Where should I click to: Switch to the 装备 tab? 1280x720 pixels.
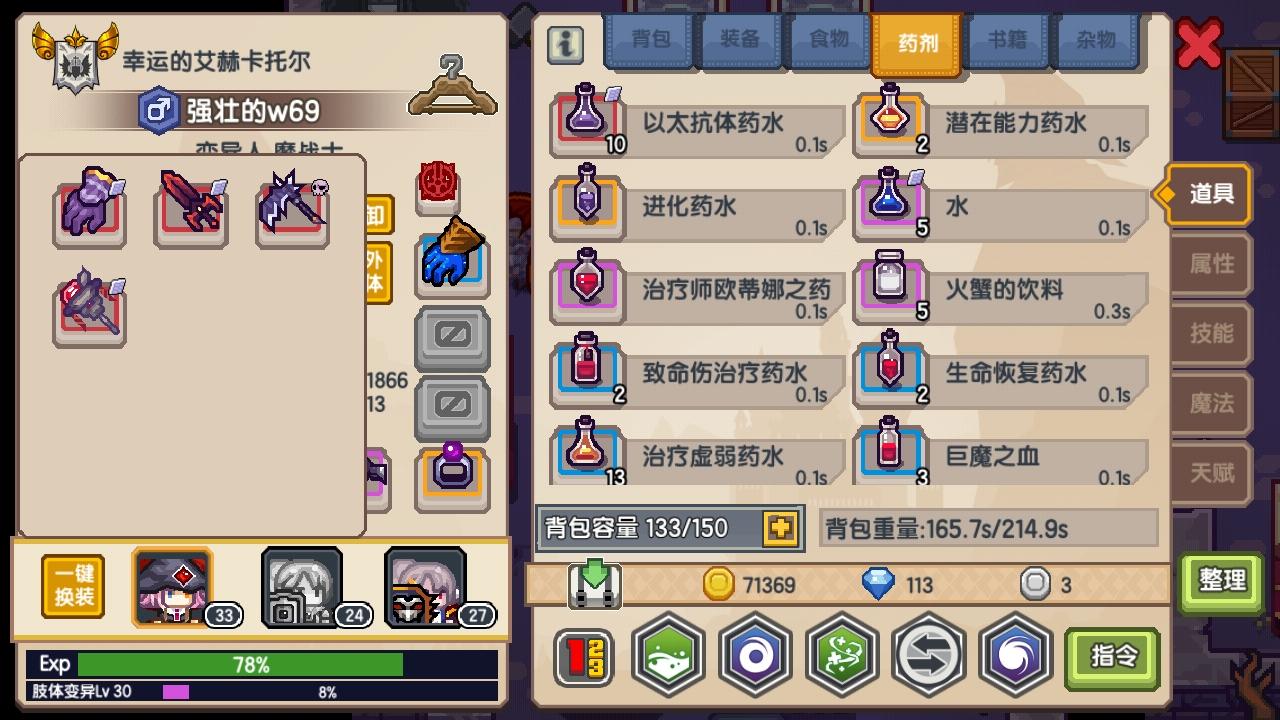click(739, 42)
